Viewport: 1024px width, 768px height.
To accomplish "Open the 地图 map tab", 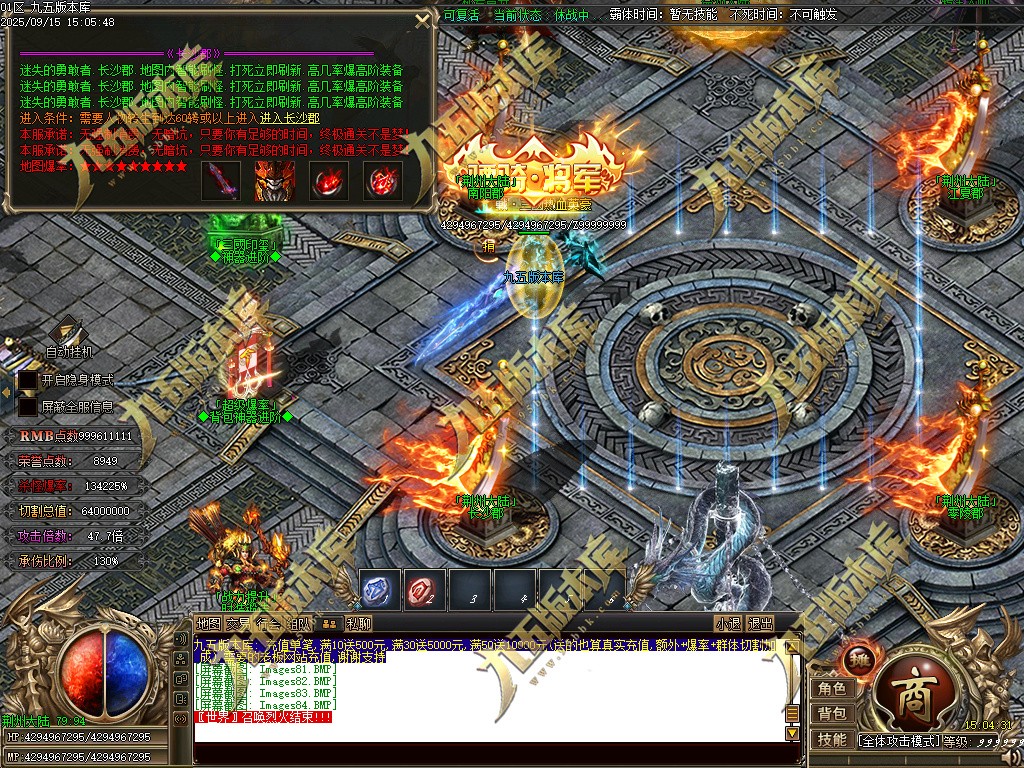I will click(x=208, y=623).
